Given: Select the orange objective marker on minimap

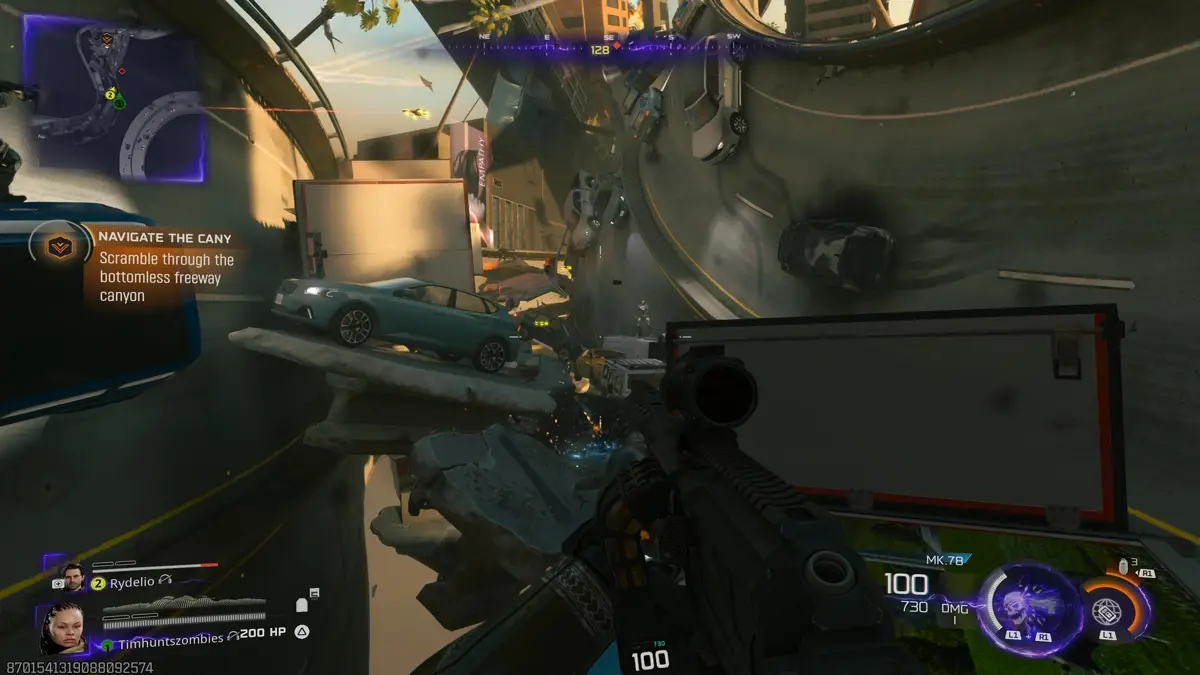Looking at the screenshot, I should [x=107, y=40].
